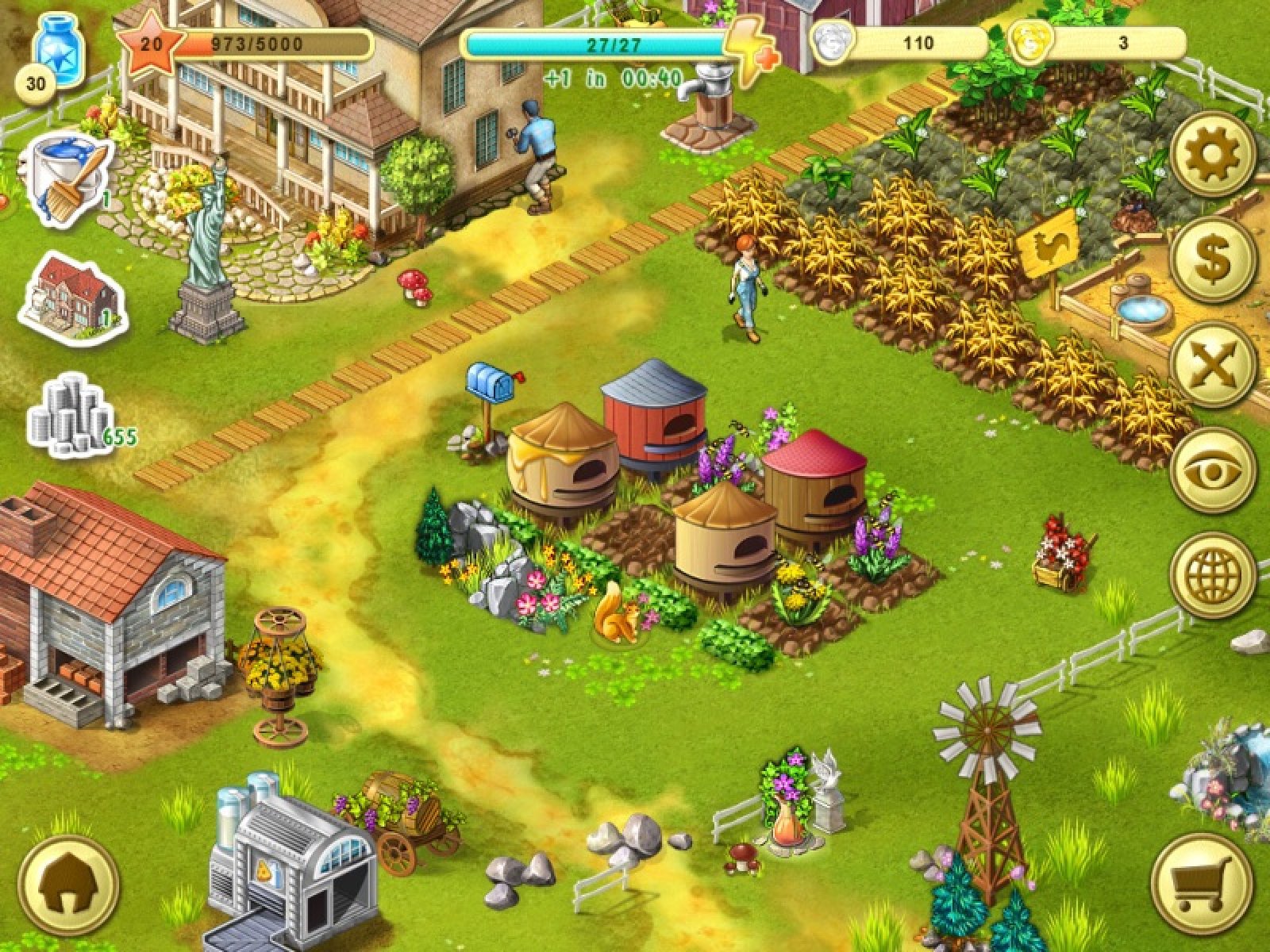The image size is (1270, 952).
Task: Click the round home button
Action: pos(68,882)
